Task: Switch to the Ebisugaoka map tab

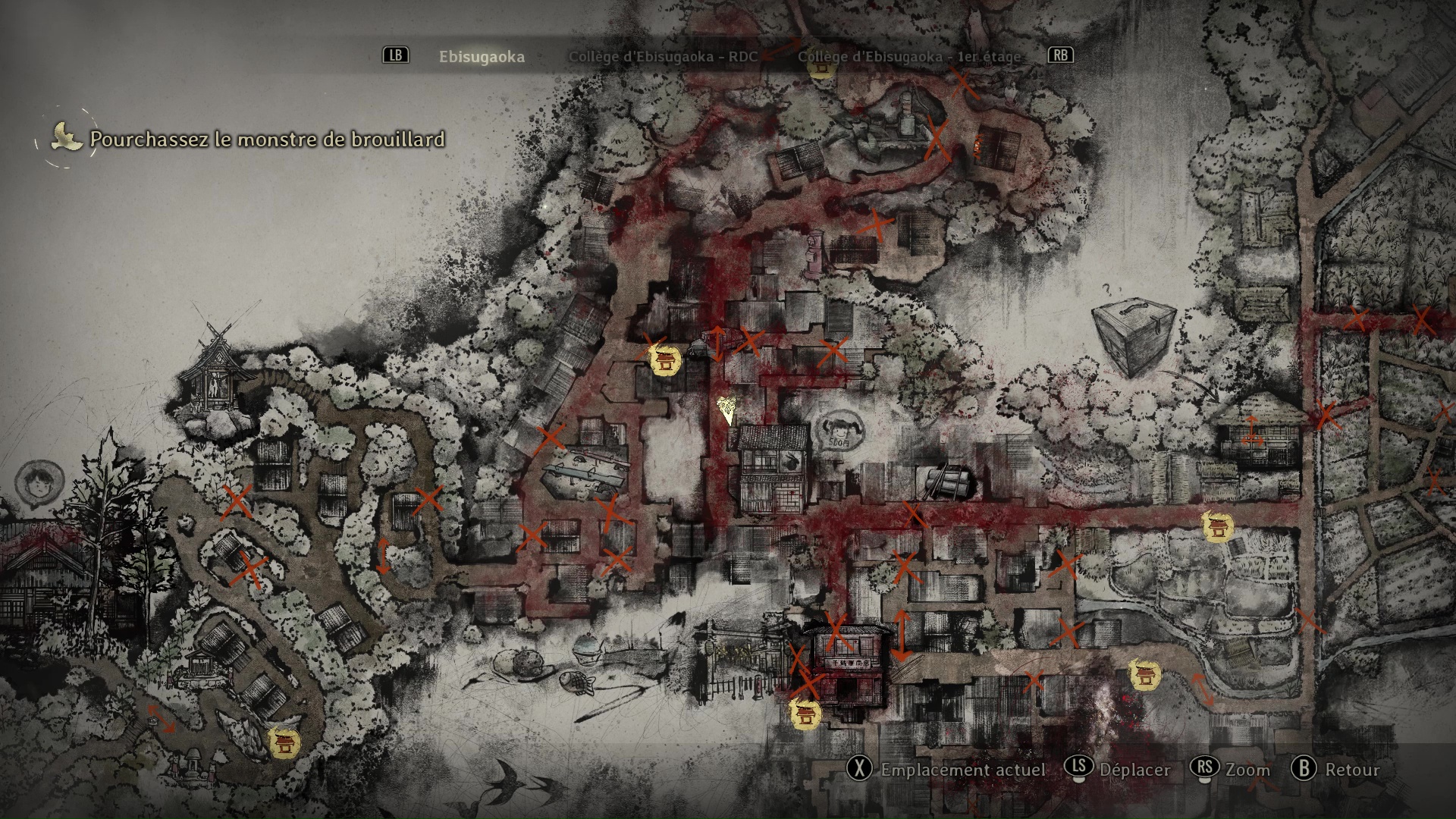Action: point(482,57)
